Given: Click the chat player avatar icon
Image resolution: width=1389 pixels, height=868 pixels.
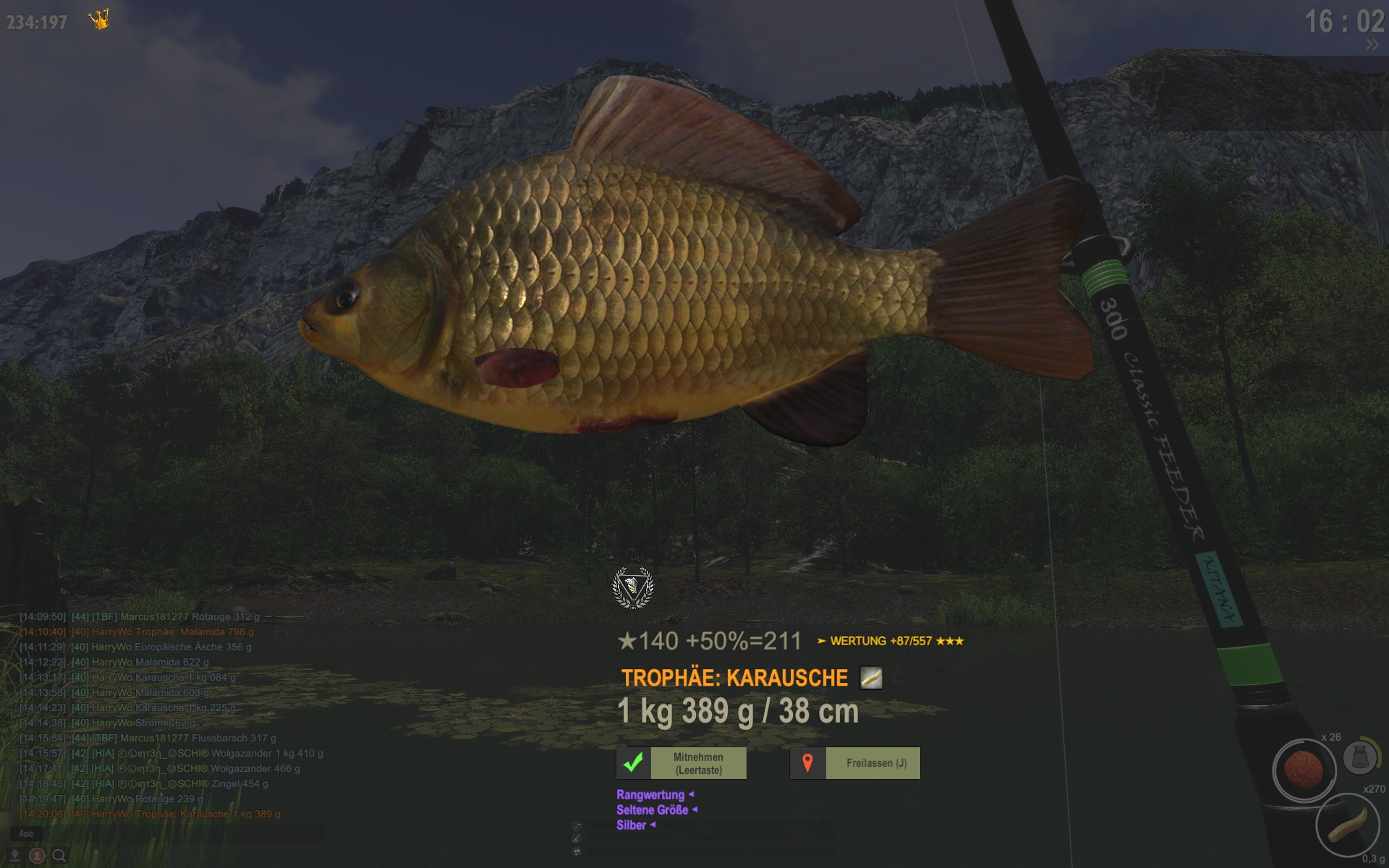Looking at the screenshot, I should [37, 856].
